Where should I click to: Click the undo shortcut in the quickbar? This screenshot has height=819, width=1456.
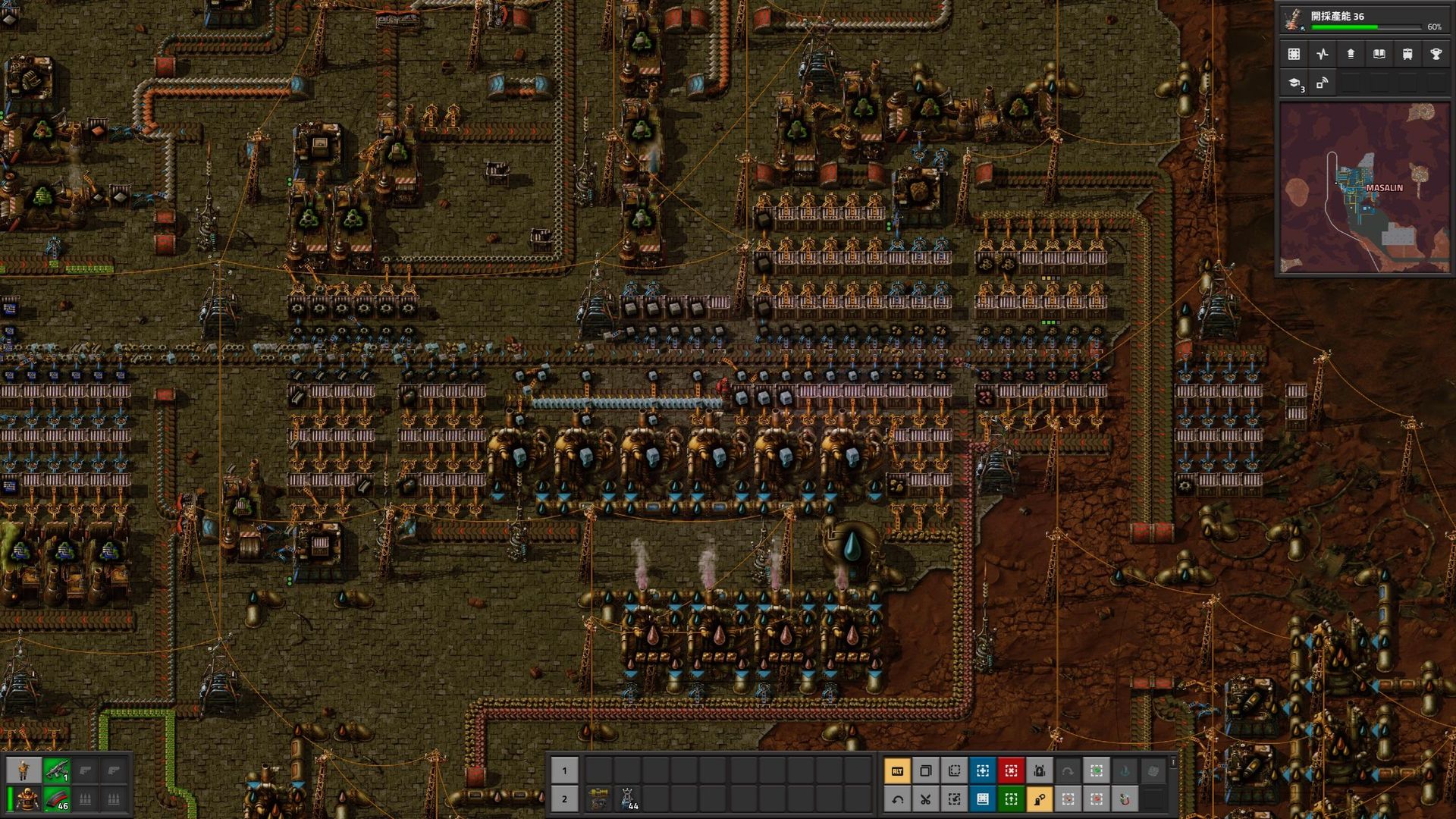point(898,799)
